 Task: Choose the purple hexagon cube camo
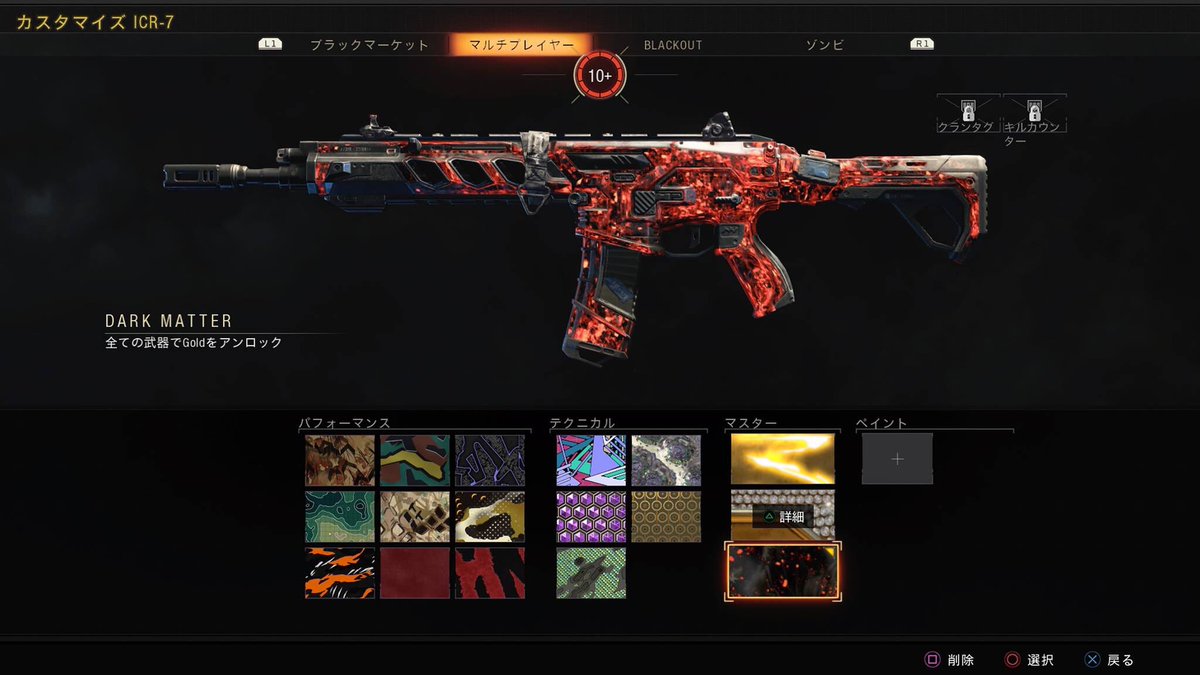pyautogui.click(x=591, y=516)
